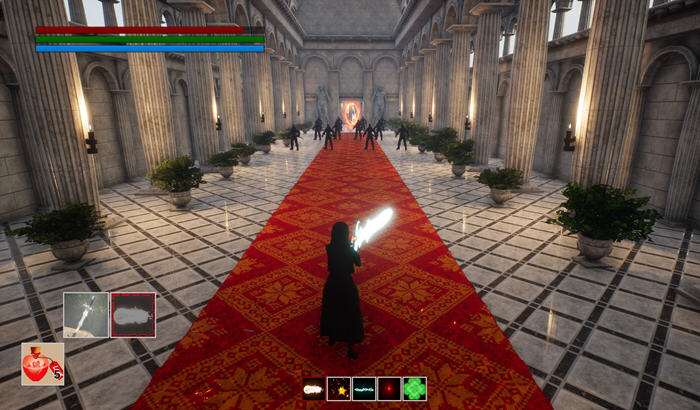
Task: Choose the cyan energy beam spell
Action: click(x=364, y=389)
